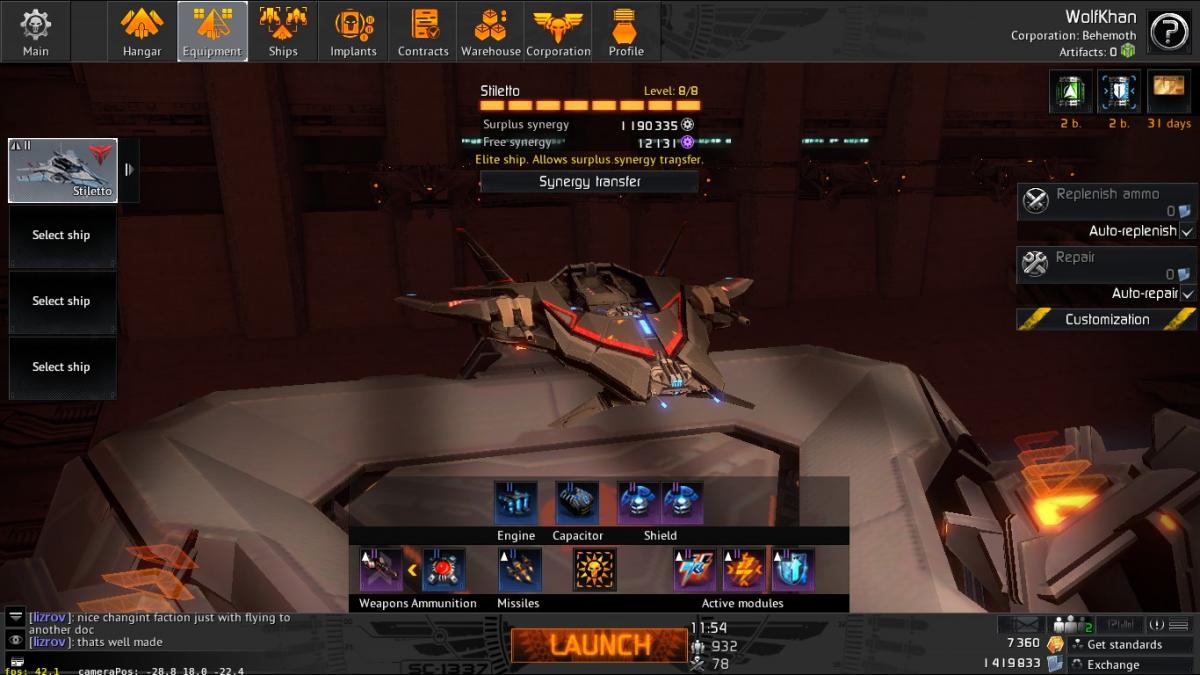Viewport: 1200px width, 675px height.
Task: Click the question mark help button
Action: (x=1168, y=32)
